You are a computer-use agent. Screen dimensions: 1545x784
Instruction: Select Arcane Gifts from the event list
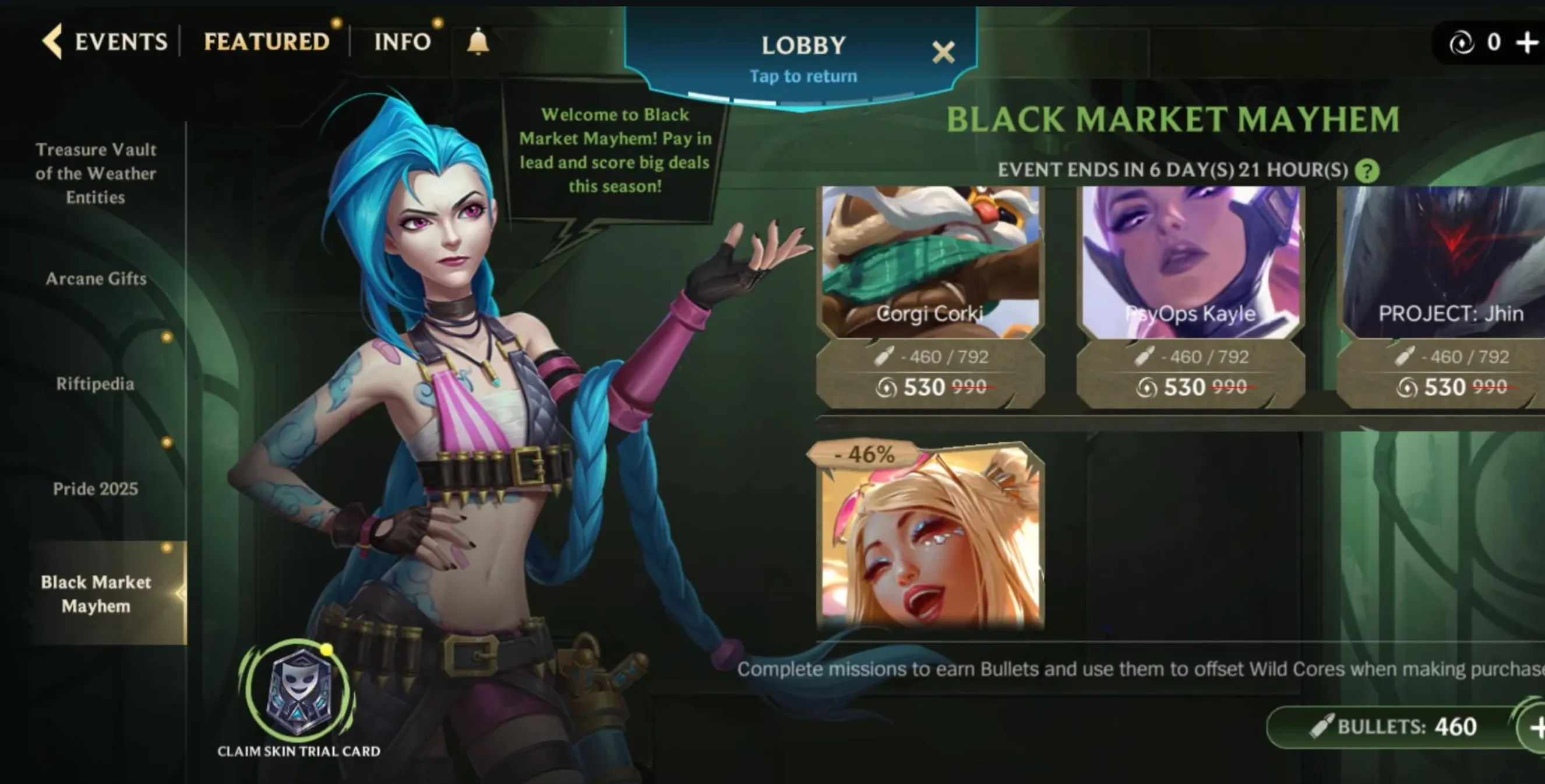pos(96,278)
